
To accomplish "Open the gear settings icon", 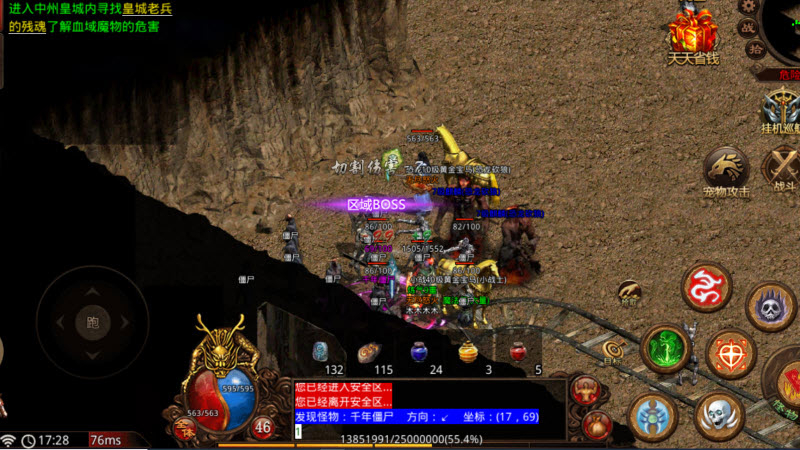I will (x=746, y=7).
